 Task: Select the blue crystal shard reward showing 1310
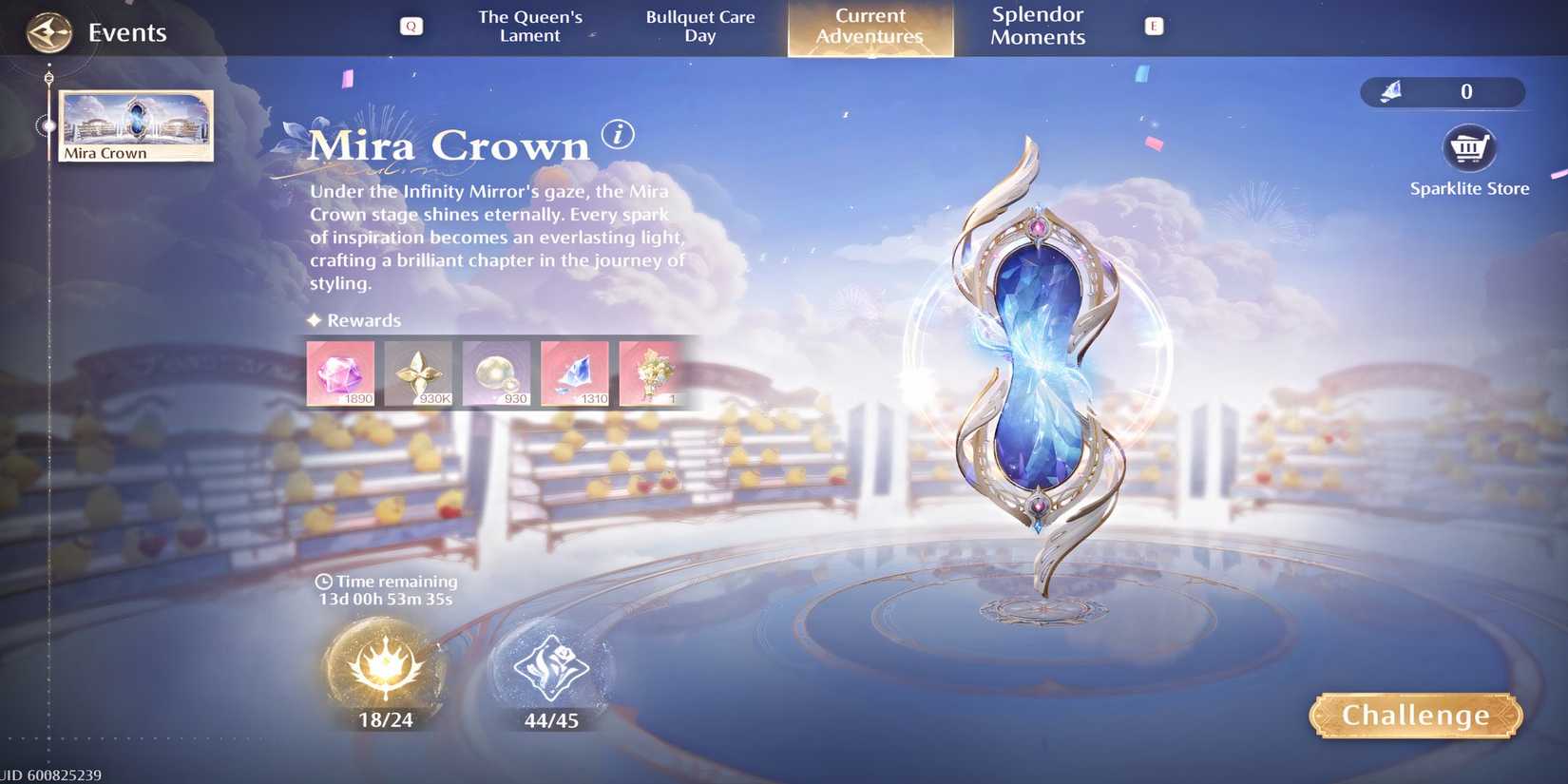tap(574, 373)
